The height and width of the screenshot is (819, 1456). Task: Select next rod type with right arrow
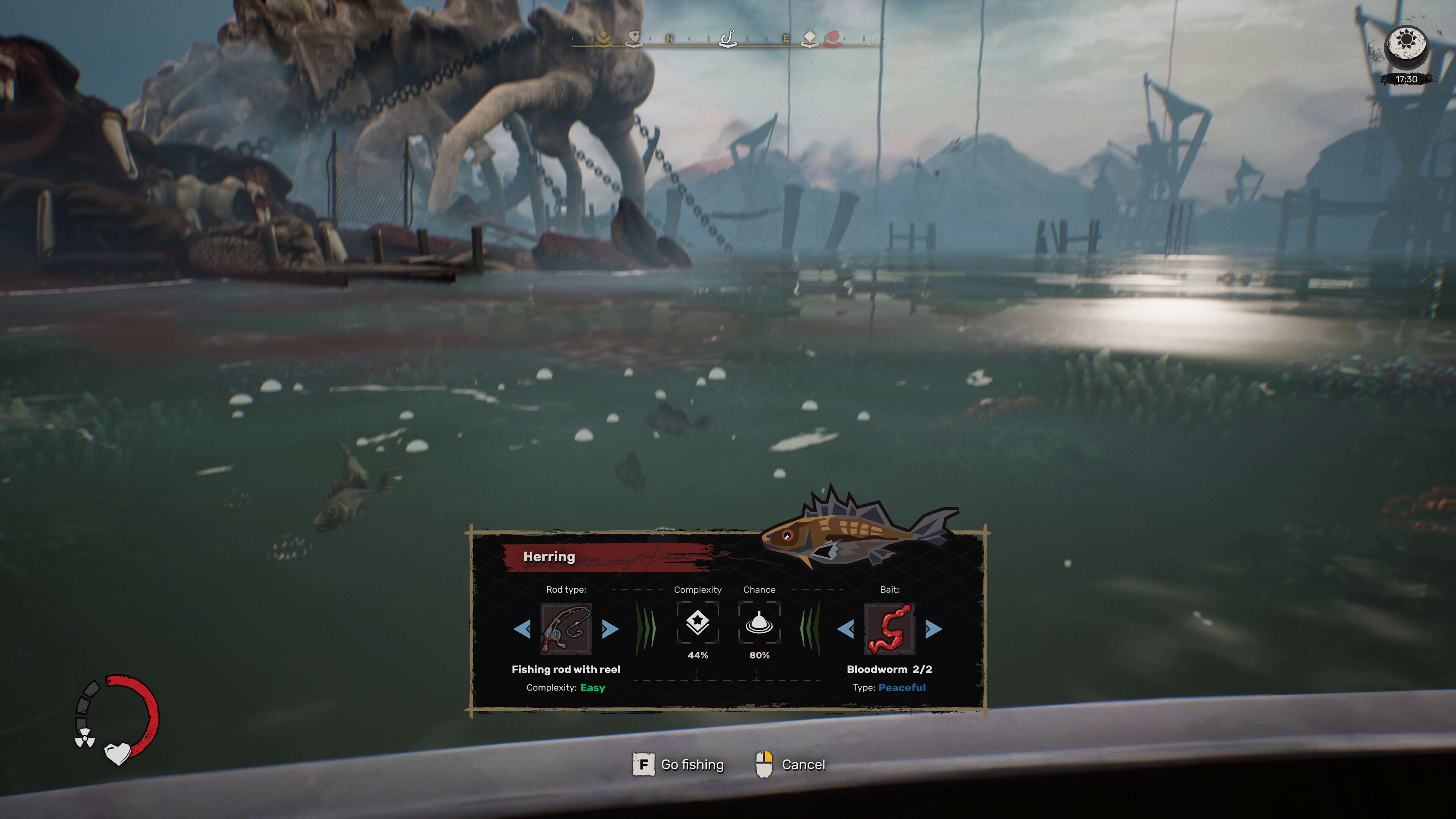[x=610, y=629]
